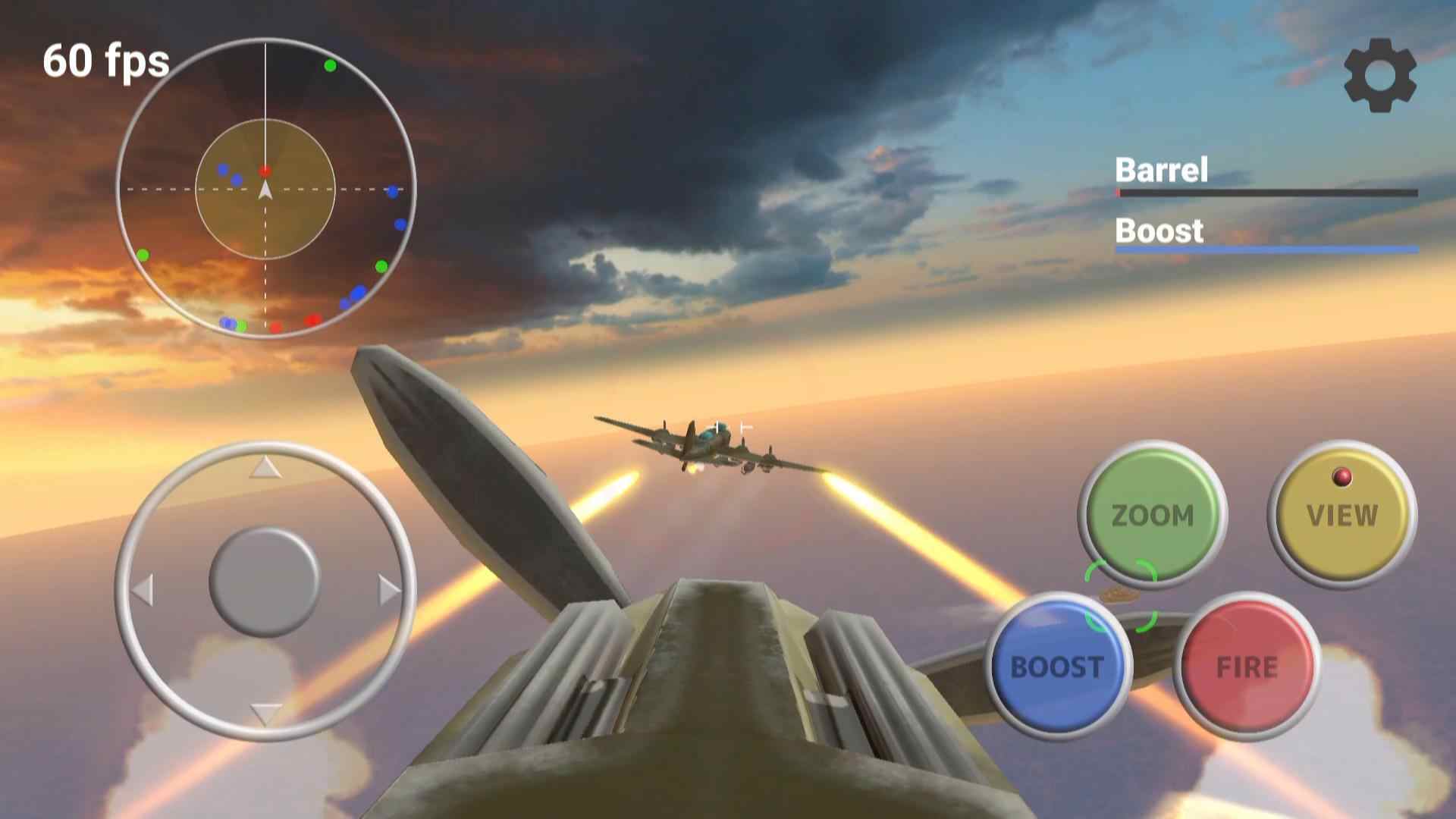The width and height of the screenshot is (1456, 819).
Task: Tap the Barrel label
Action: [x=1160, y=170]
